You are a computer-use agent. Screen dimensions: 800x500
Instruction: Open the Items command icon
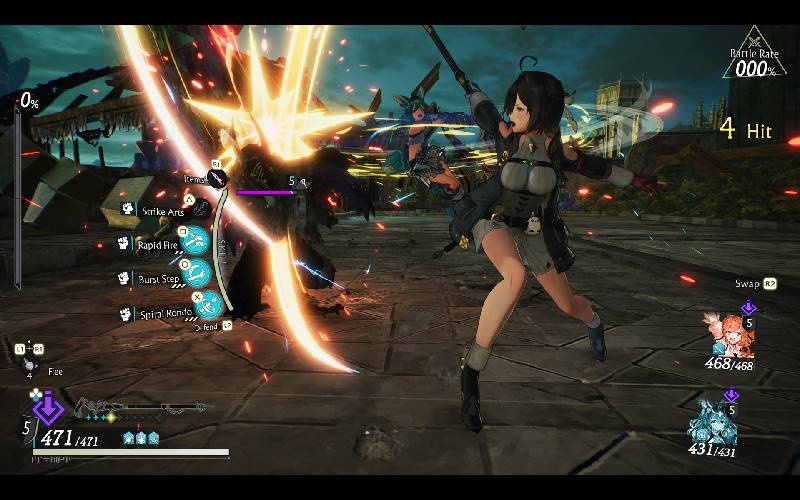219,178
